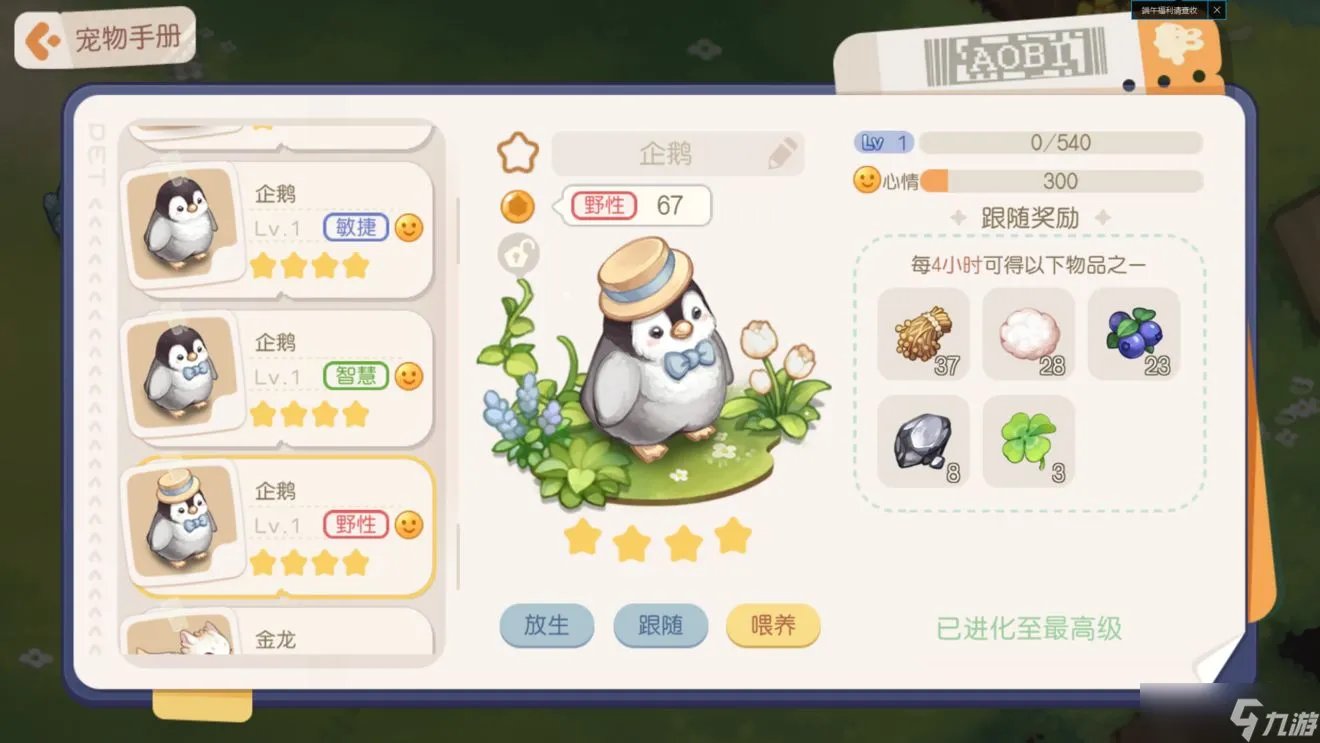Viewport: 1320px width, 743px height.
Task: Click the blueberry reward icon showing 23
Action: click(x=1135, y=335)
